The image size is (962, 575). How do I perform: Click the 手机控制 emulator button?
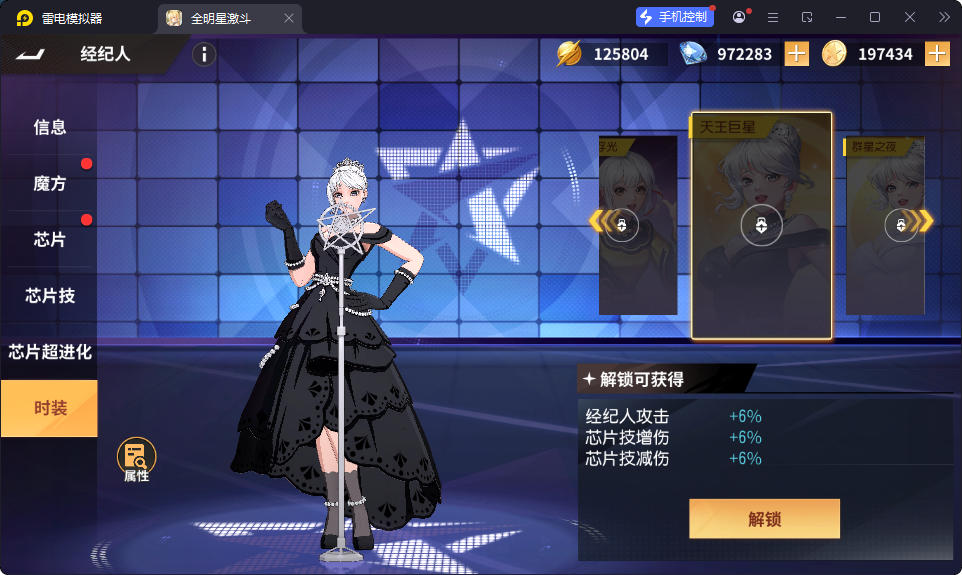pyautogui.click(x=675, y=17)
